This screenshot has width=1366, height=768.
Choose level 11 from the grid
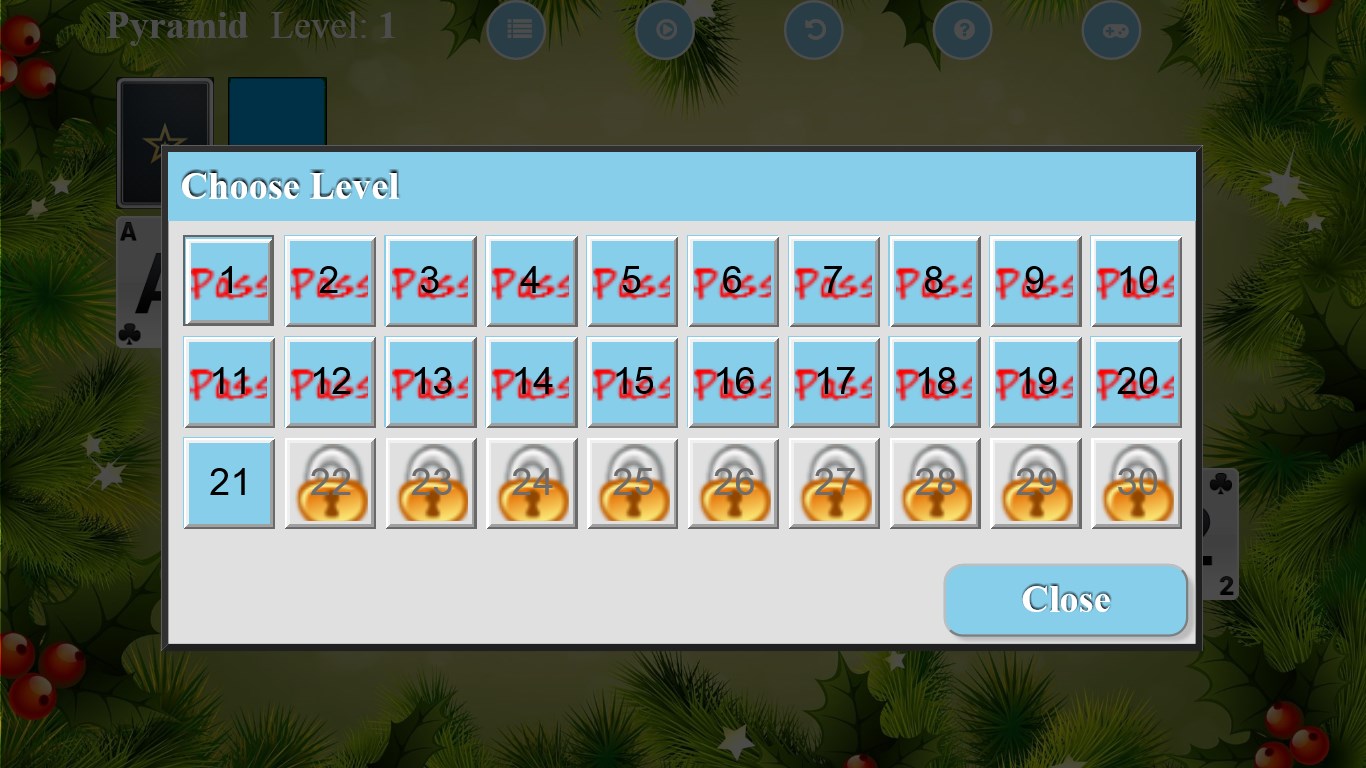point(228,381)
